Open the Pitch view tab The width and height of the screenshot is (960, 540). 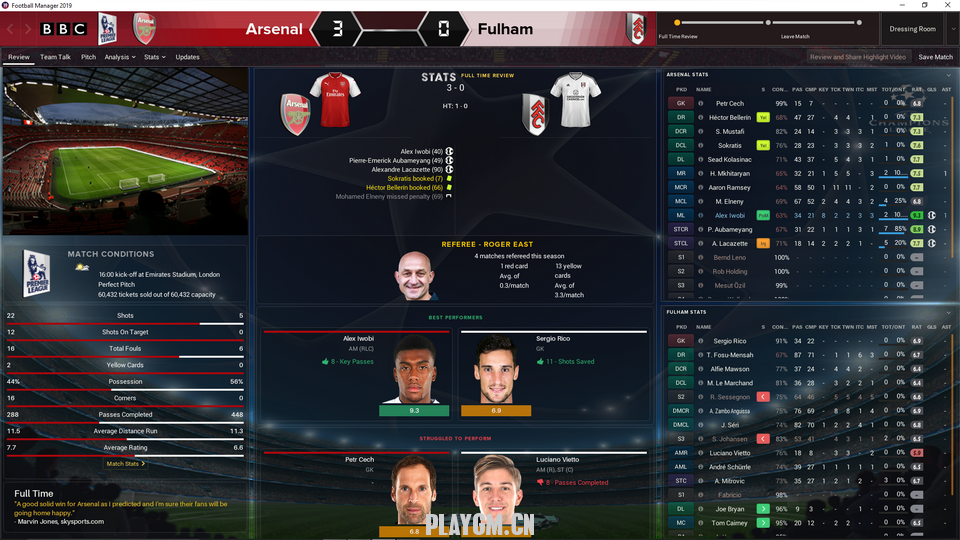click(89, 57)
